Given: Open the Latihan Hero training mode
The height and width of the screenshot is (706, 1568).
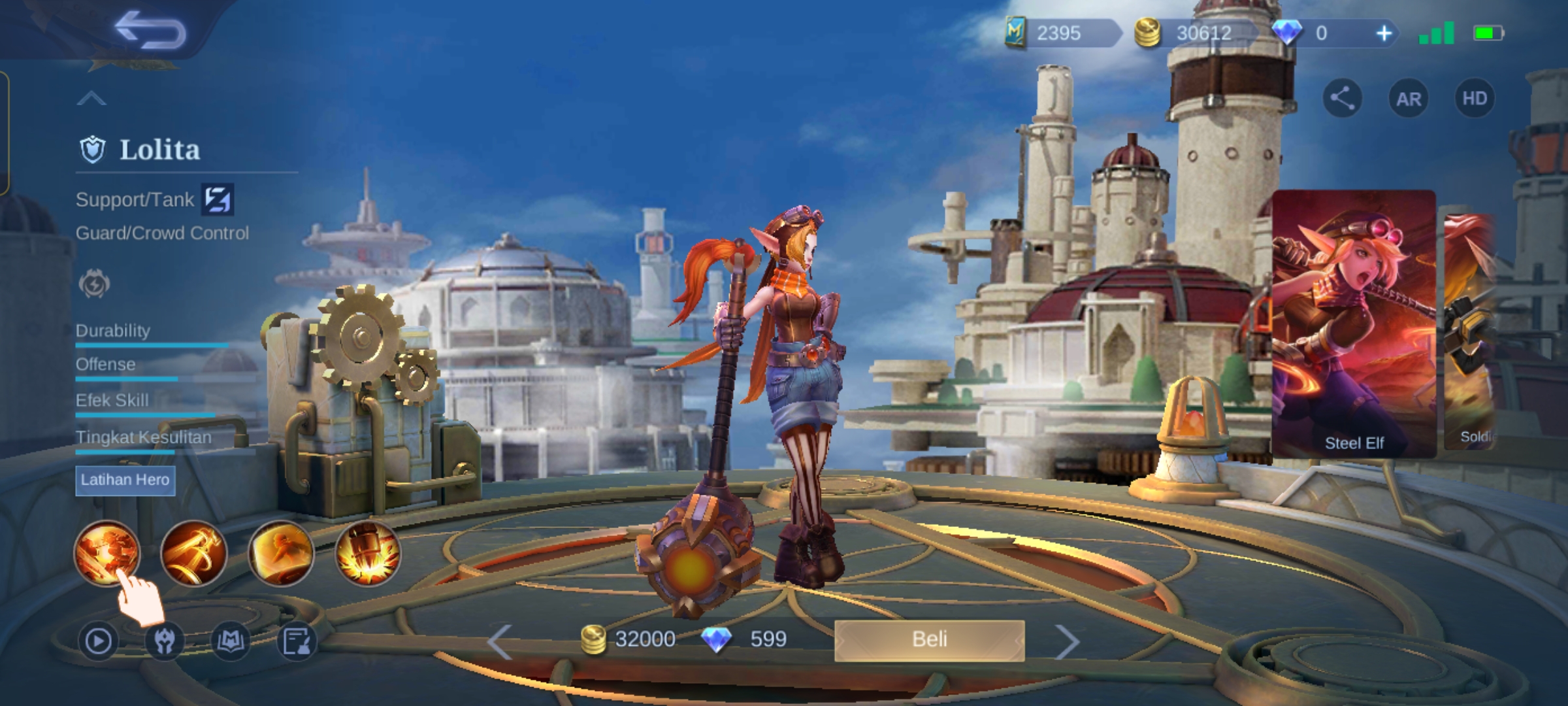Looking at the screenshot, I should coord(125,480).
